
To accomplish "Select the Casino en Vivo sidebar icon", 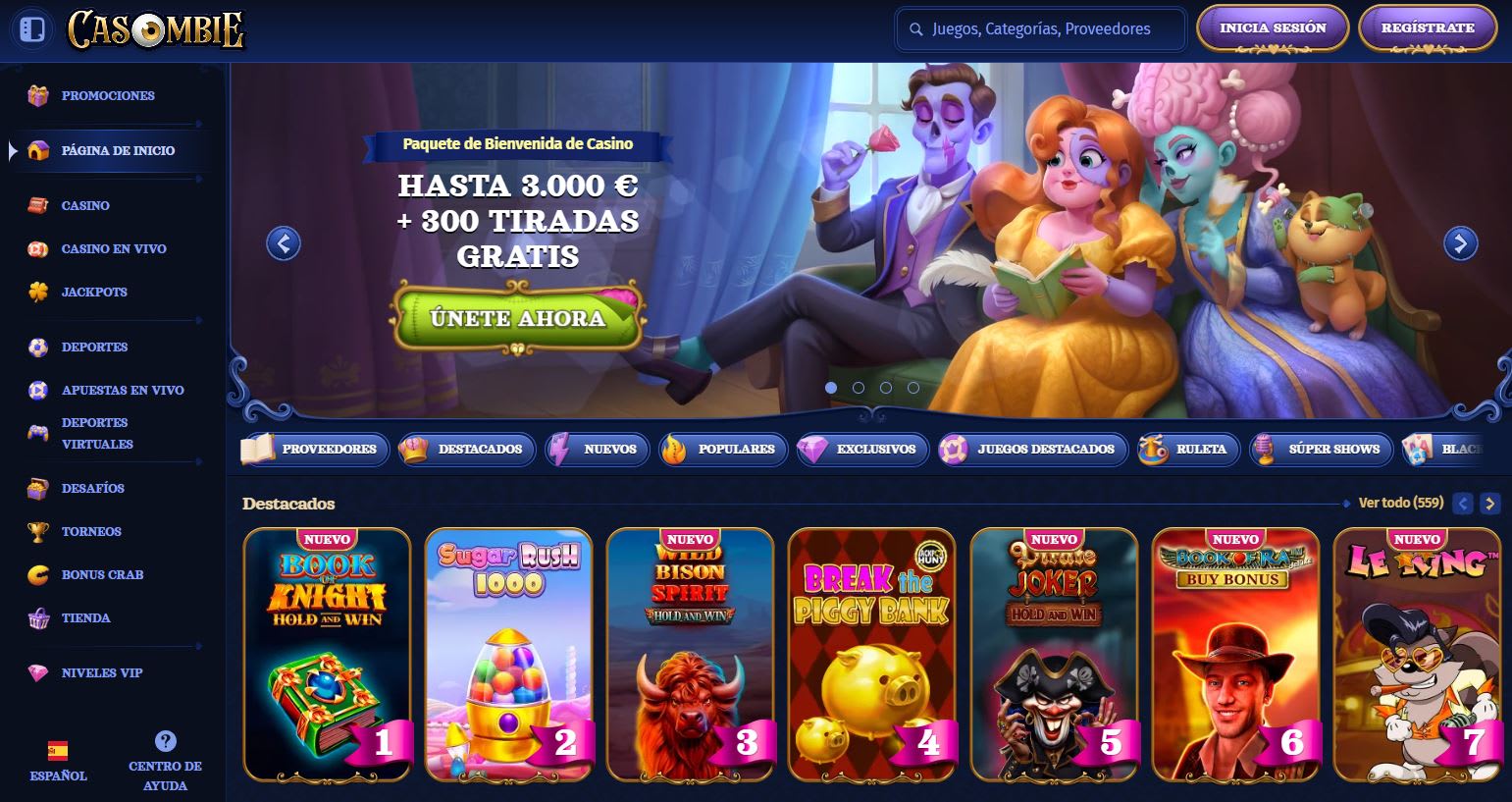I will click(x=37, y=248).
